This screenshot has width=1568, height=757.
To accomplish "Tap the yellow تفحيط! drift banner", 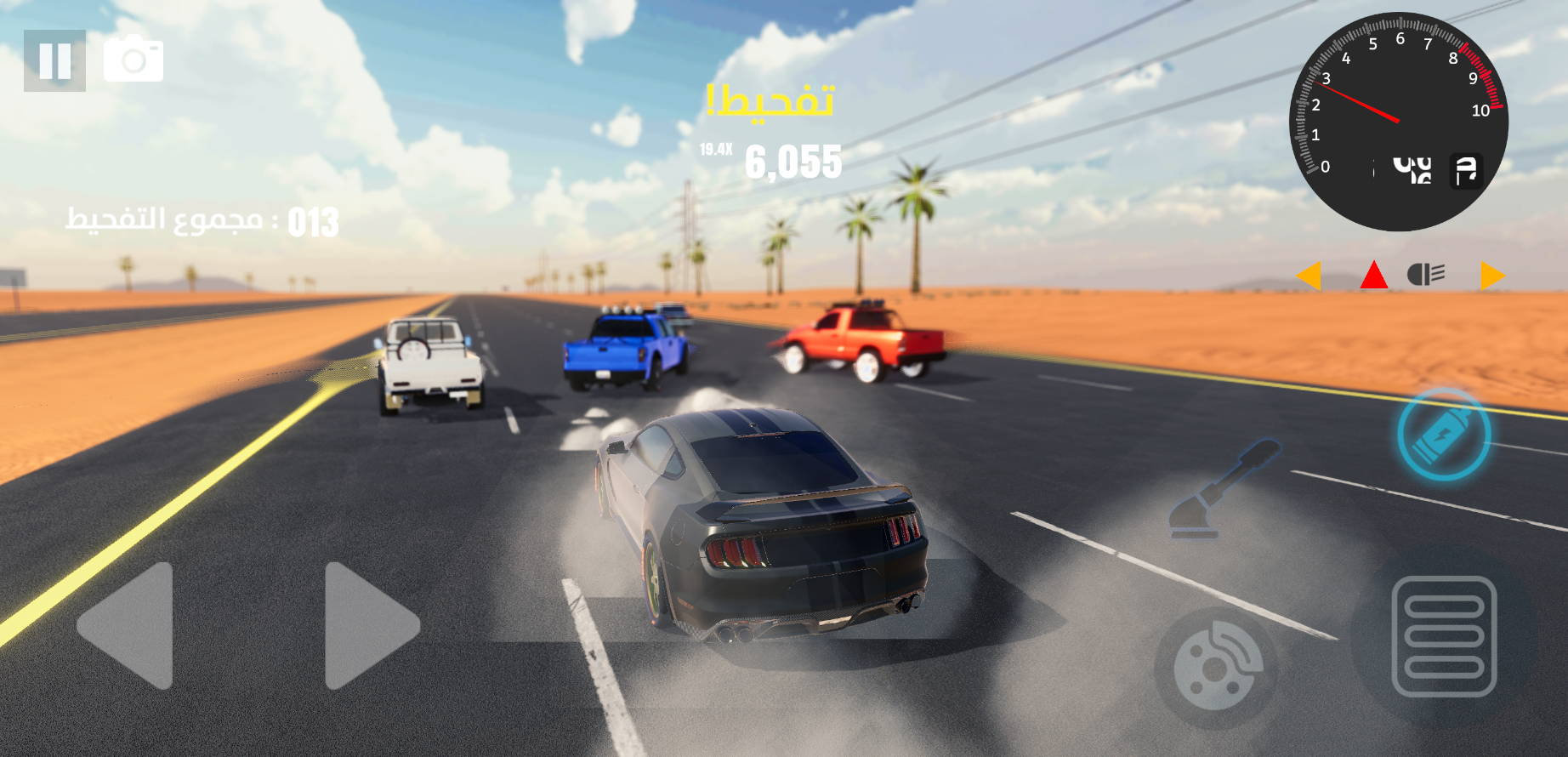I will (x=772, y=100).
